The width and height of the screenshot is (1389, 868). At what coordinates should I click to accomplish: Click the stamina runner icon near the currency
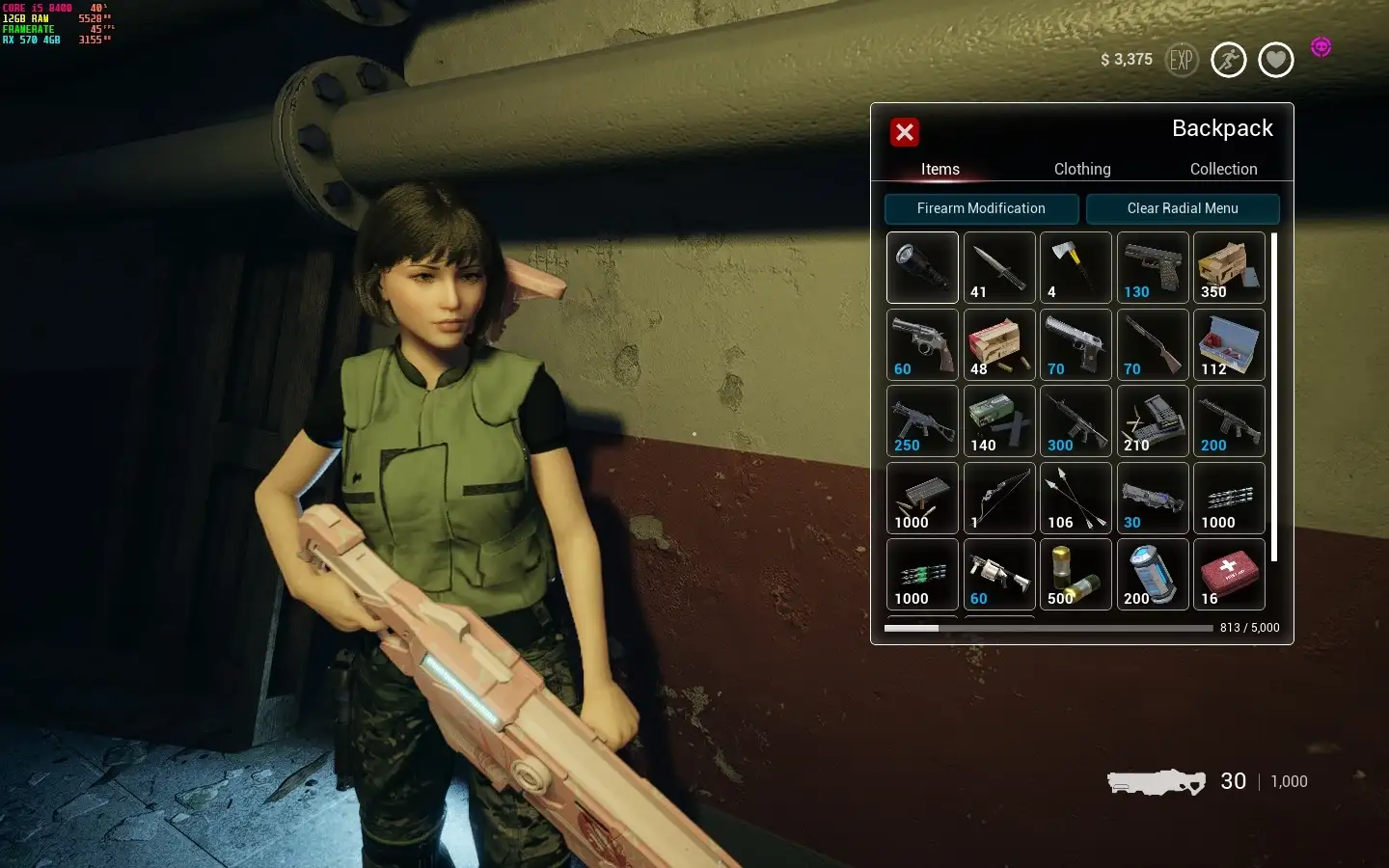1229,59
